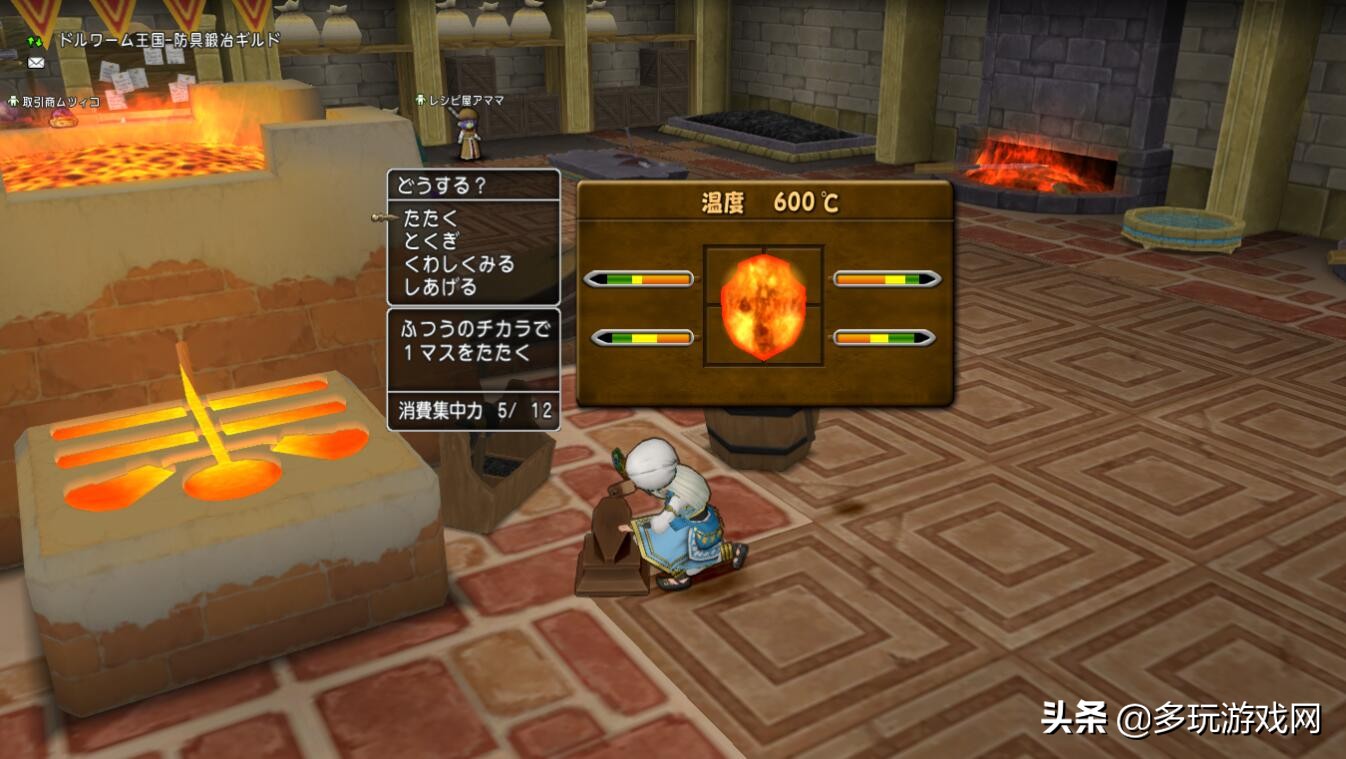1346x759 pixels.
Task: Select しあげる to finish forging
Action: pos(440,287)
